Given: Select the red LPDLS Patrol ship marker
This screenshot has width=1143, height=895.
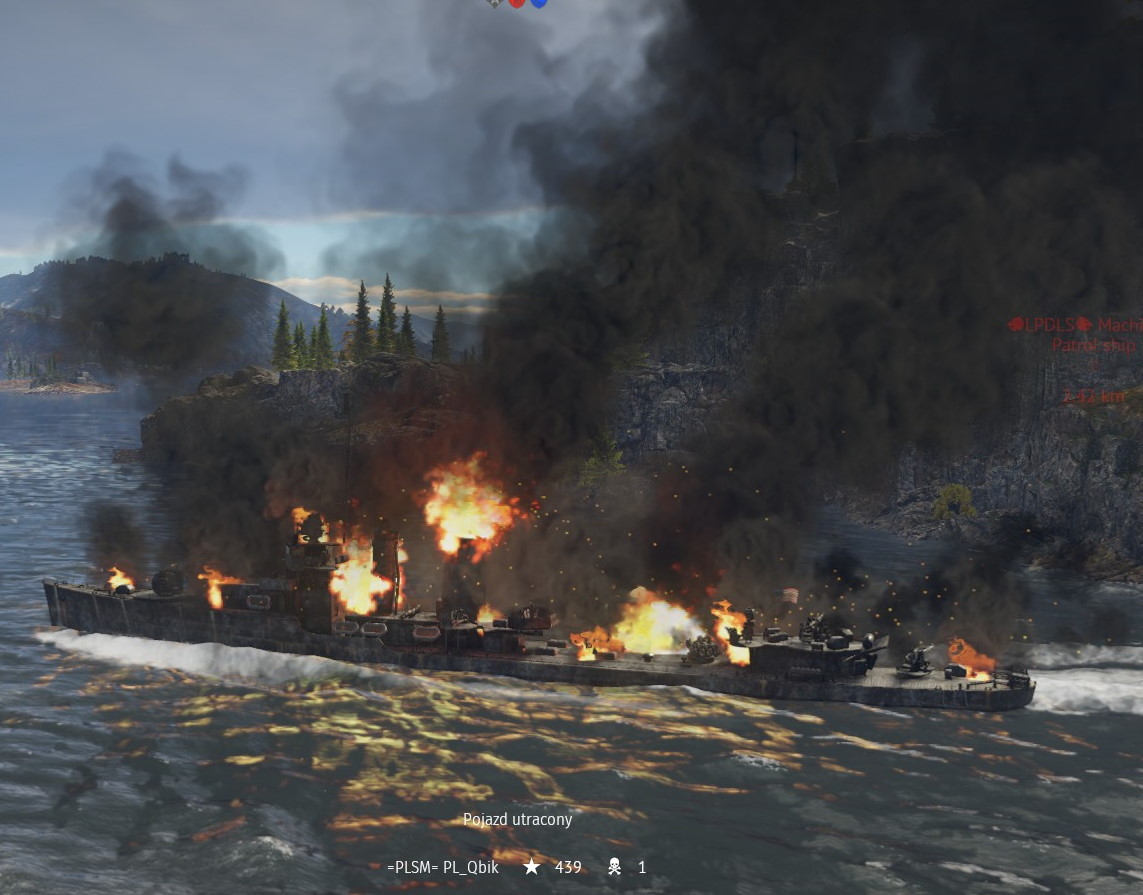Looking at the screenshot, I should coord(1076,335).
